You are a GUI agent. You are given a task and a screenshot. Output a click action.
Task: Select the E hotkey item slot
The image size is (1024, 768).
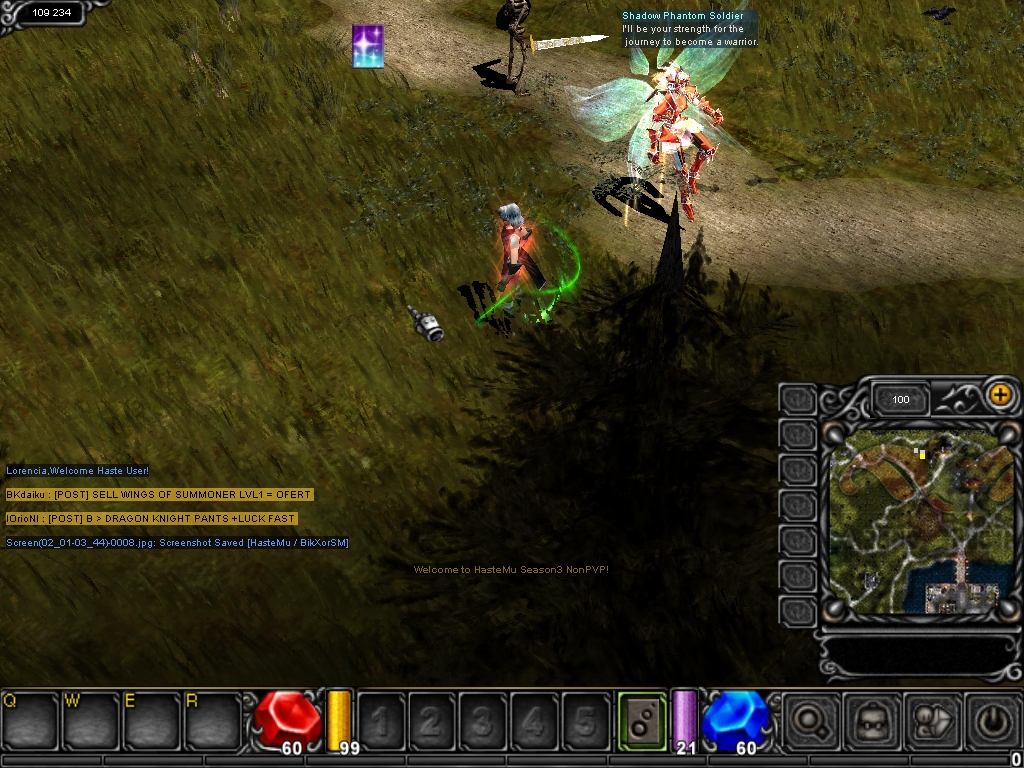pyautogui.click(x=152, y=720)
